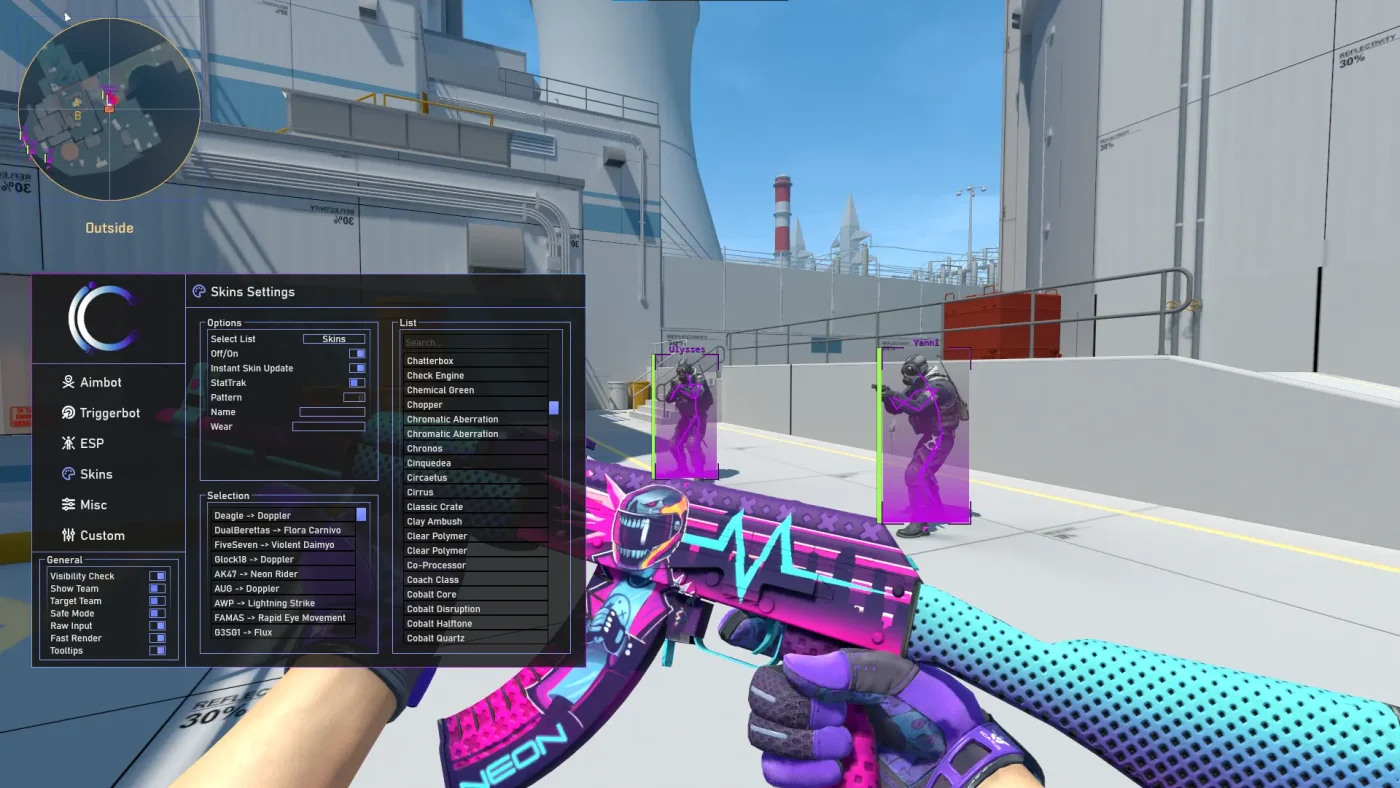
Task: Turn off Show Team
Action: 157,588
